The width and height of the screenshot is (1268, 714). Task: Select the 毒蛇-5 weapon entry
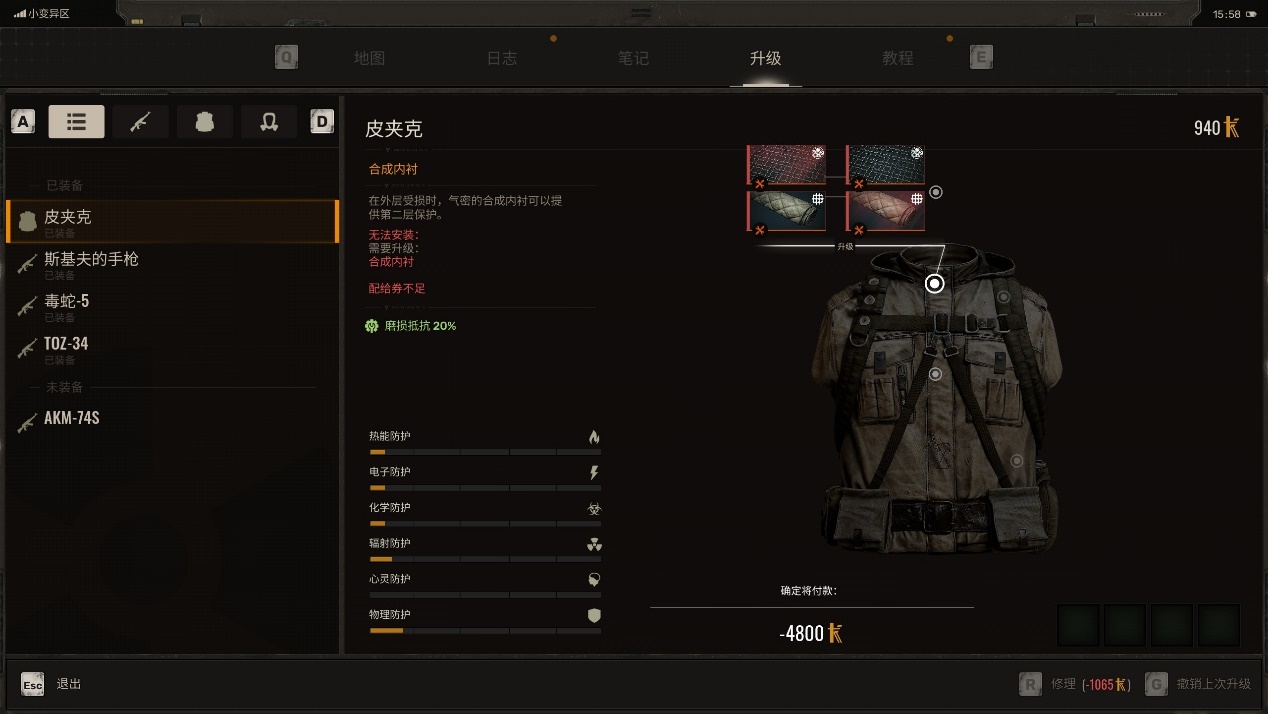(170, 305)
